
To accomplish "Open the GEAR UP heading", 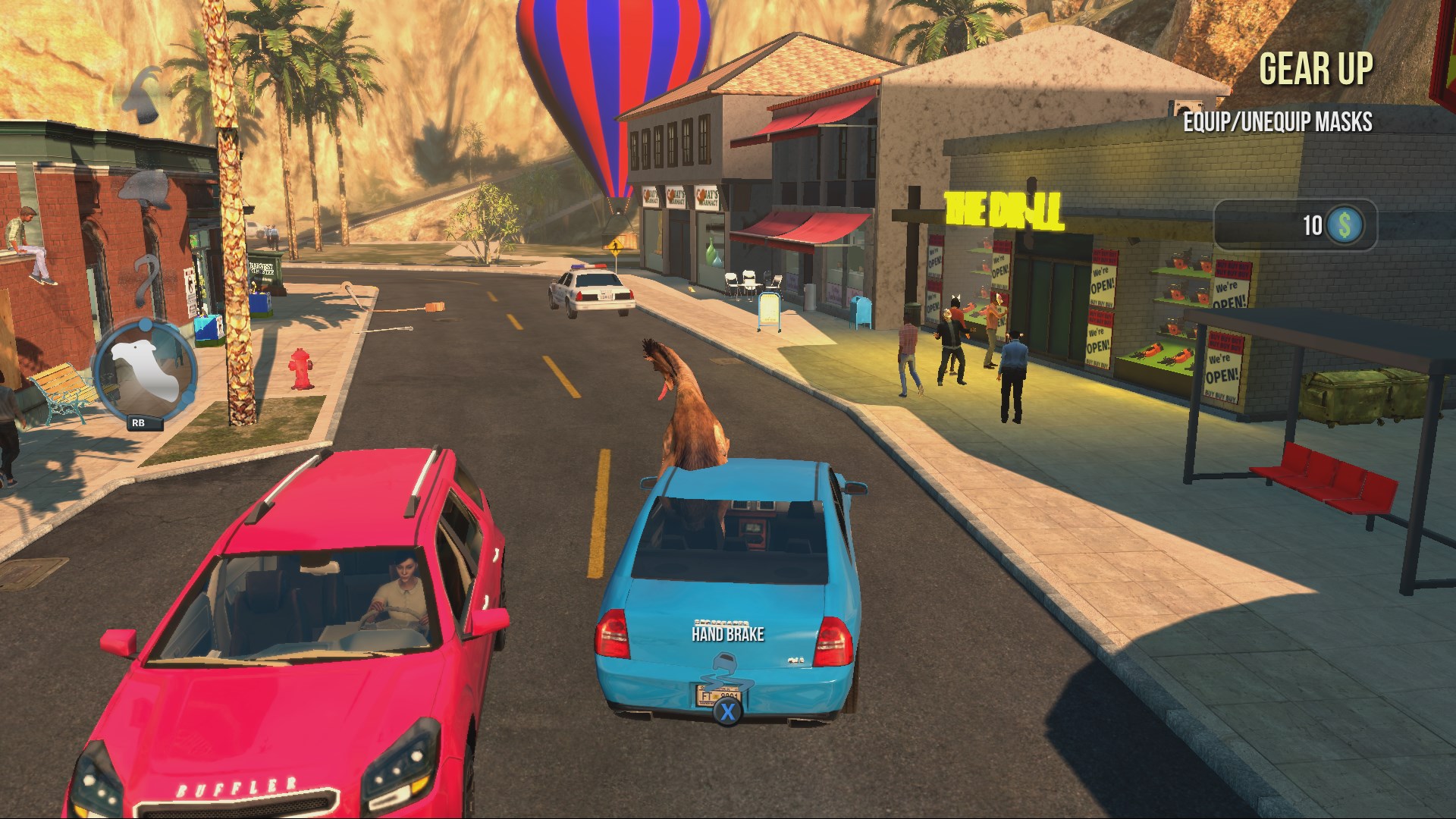I will pyautogui.click(x=1317, y=68).
